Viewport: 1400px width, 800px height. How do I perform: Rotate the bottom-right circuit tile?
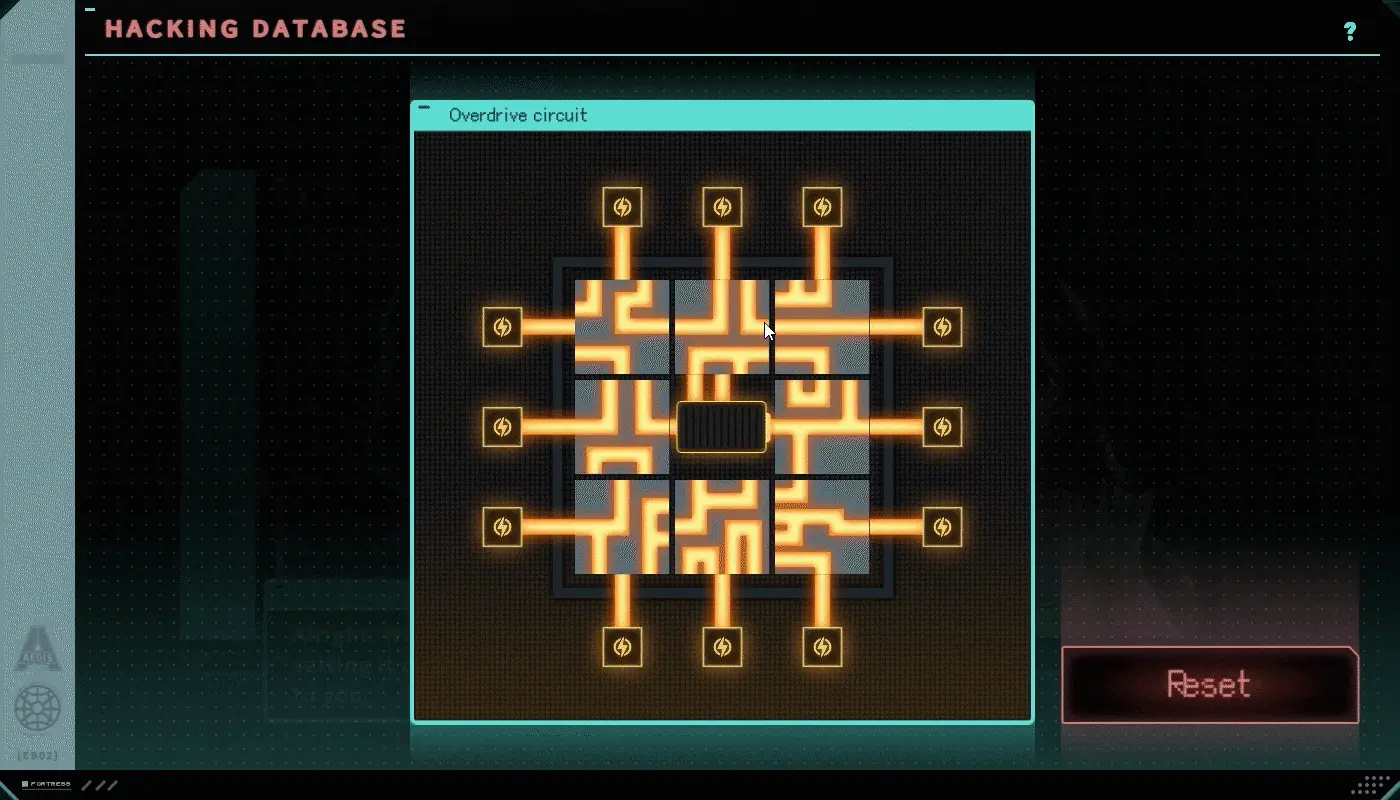coord(822,527)
